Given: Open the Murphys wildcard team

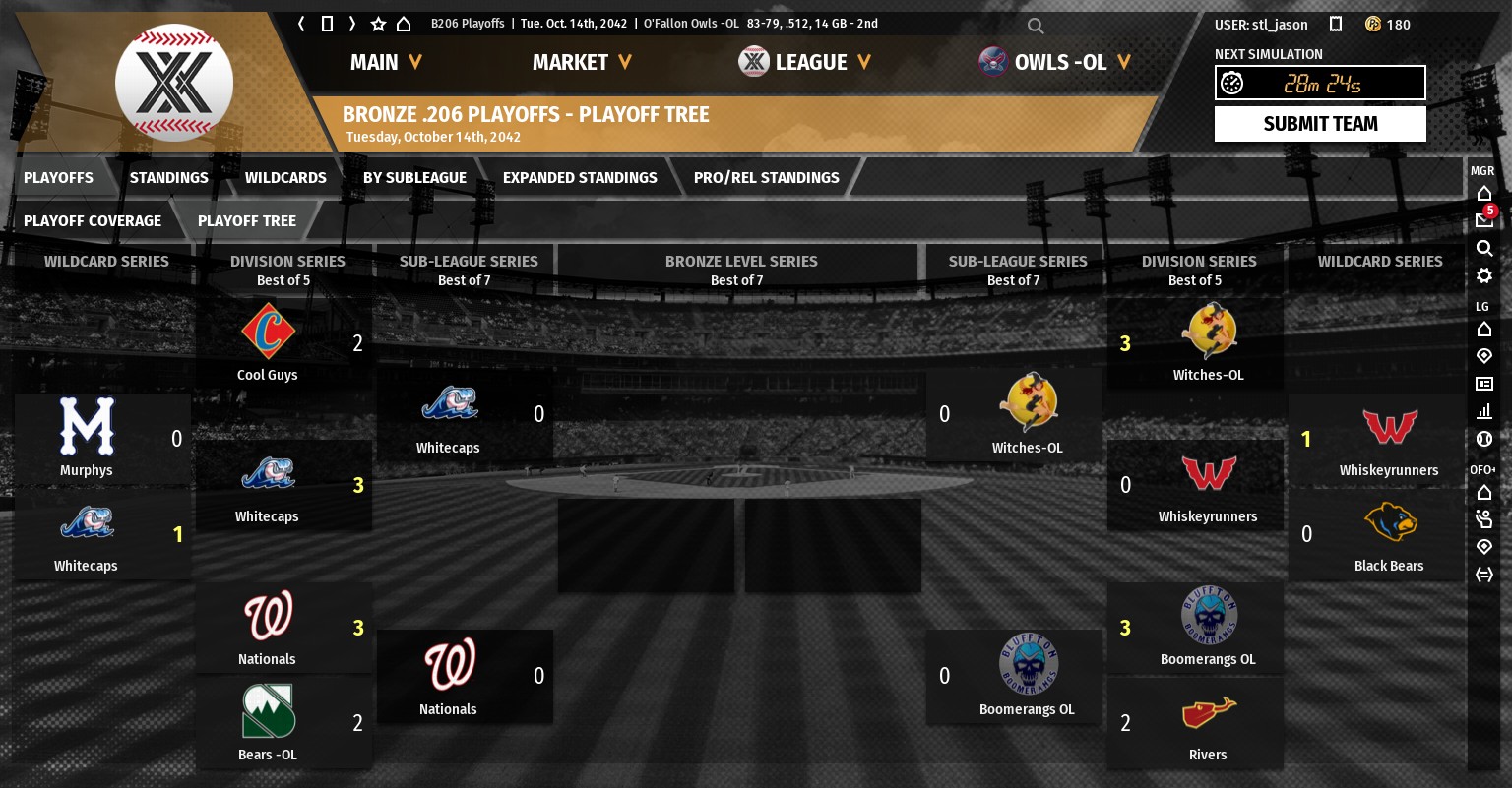Looking at the screenshot, I should (87, 427).
